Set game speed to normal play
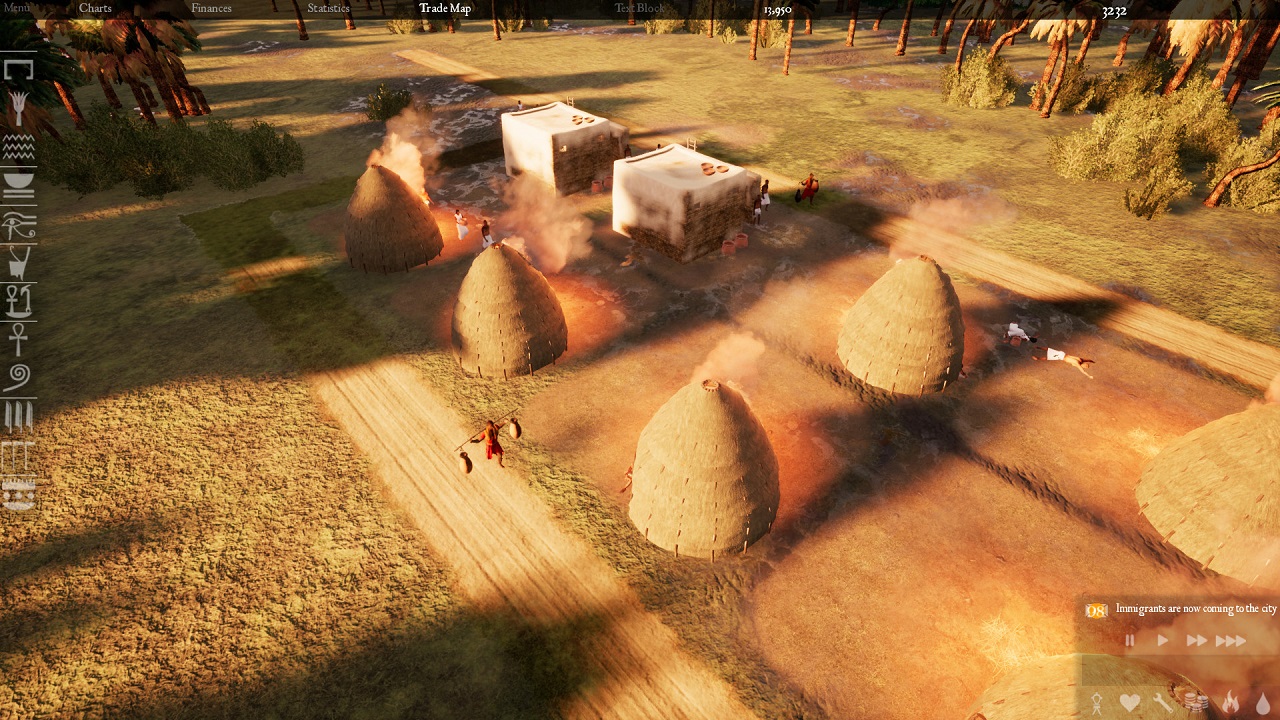1280x720 pixels. 1162,641
